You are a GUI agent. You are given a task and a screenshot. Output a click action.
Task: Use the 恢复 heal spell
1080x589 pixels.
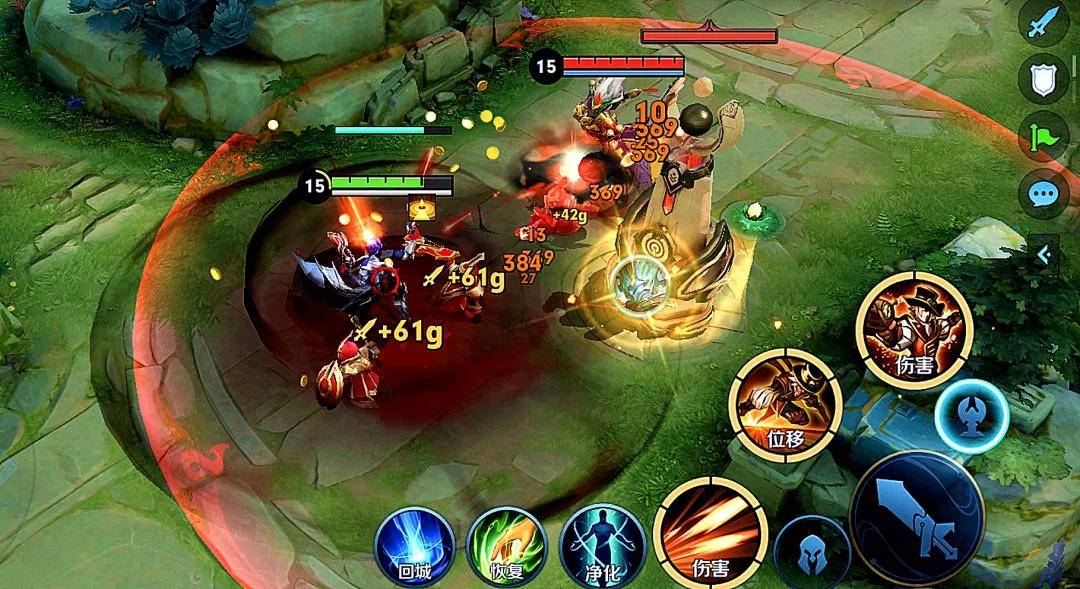point(506,545)
